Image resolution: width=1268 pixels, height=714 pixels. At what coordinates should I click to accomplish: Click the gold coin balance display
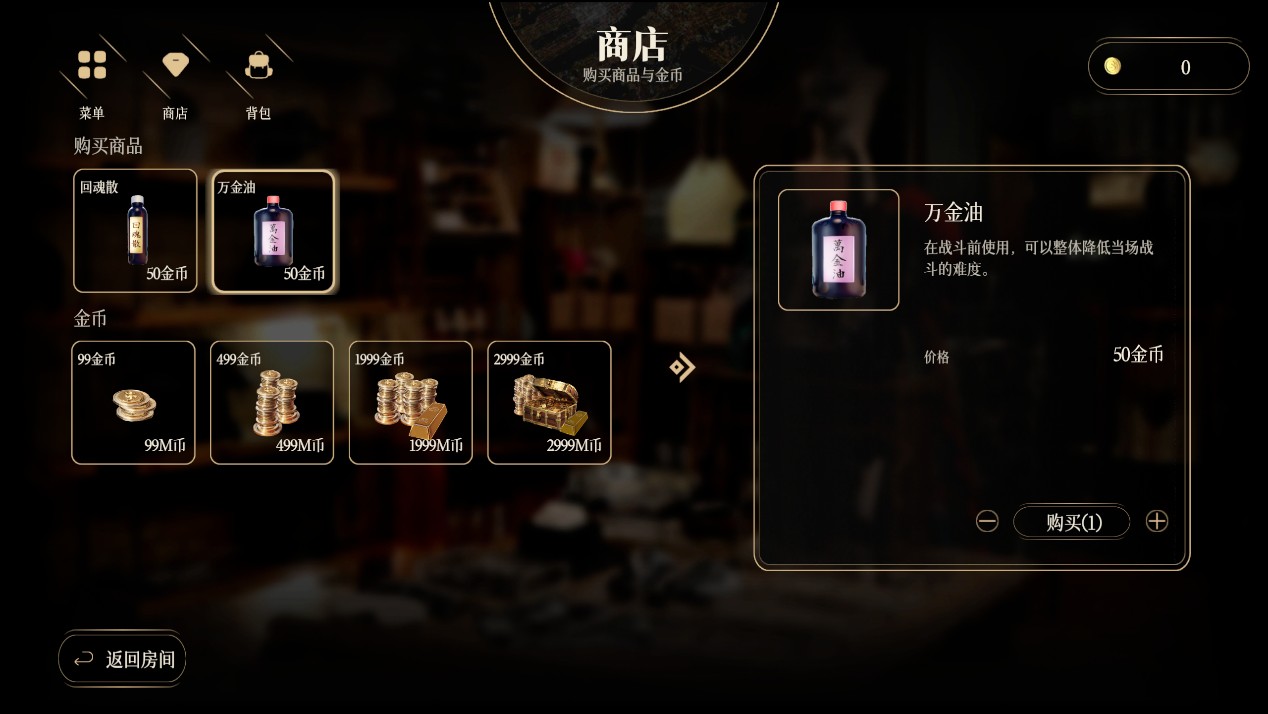pyautogui.click(x=1168, y=67)
